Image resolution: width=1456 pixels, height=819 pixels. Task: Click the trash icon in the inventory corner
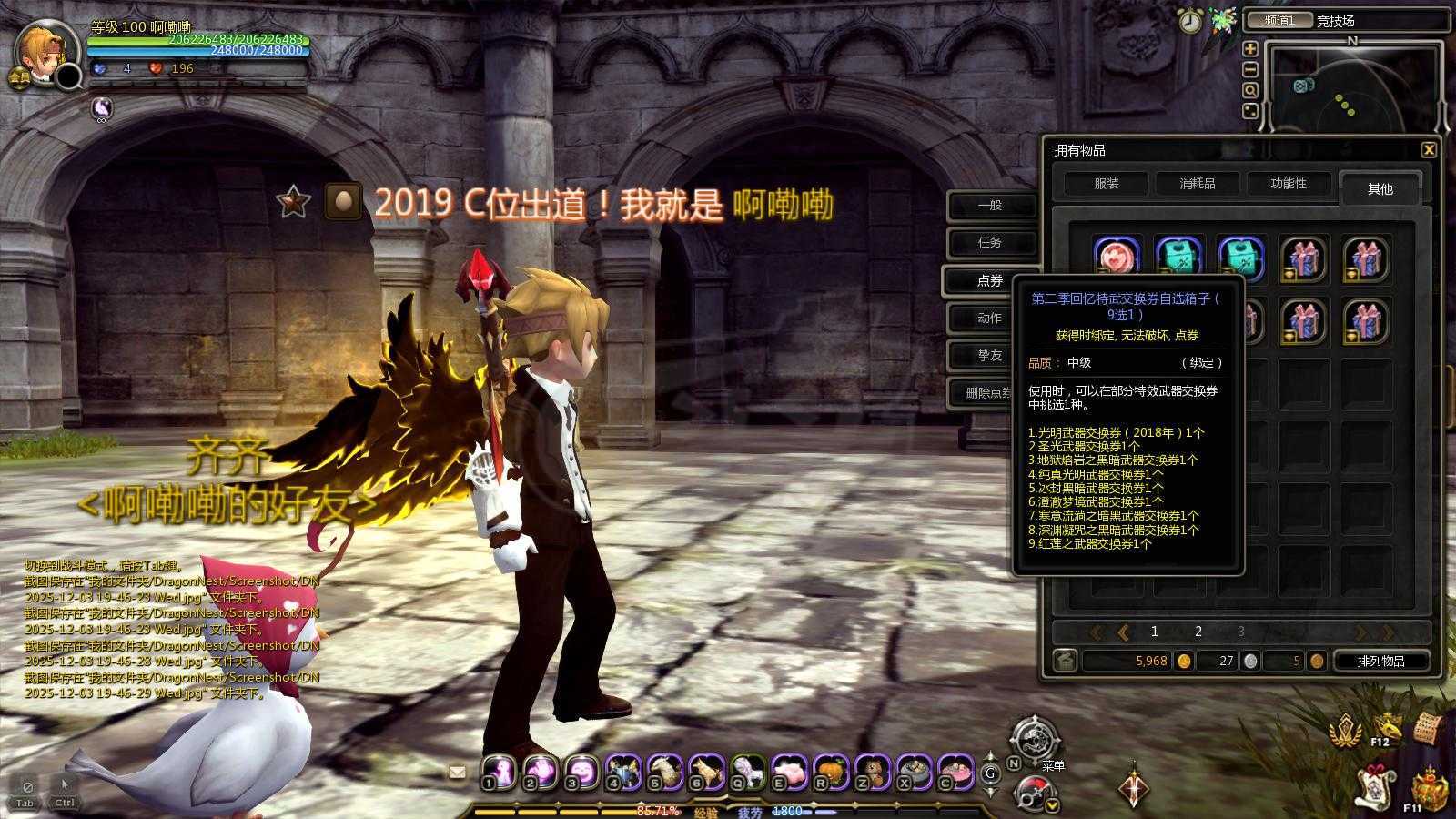point(1065,661)
